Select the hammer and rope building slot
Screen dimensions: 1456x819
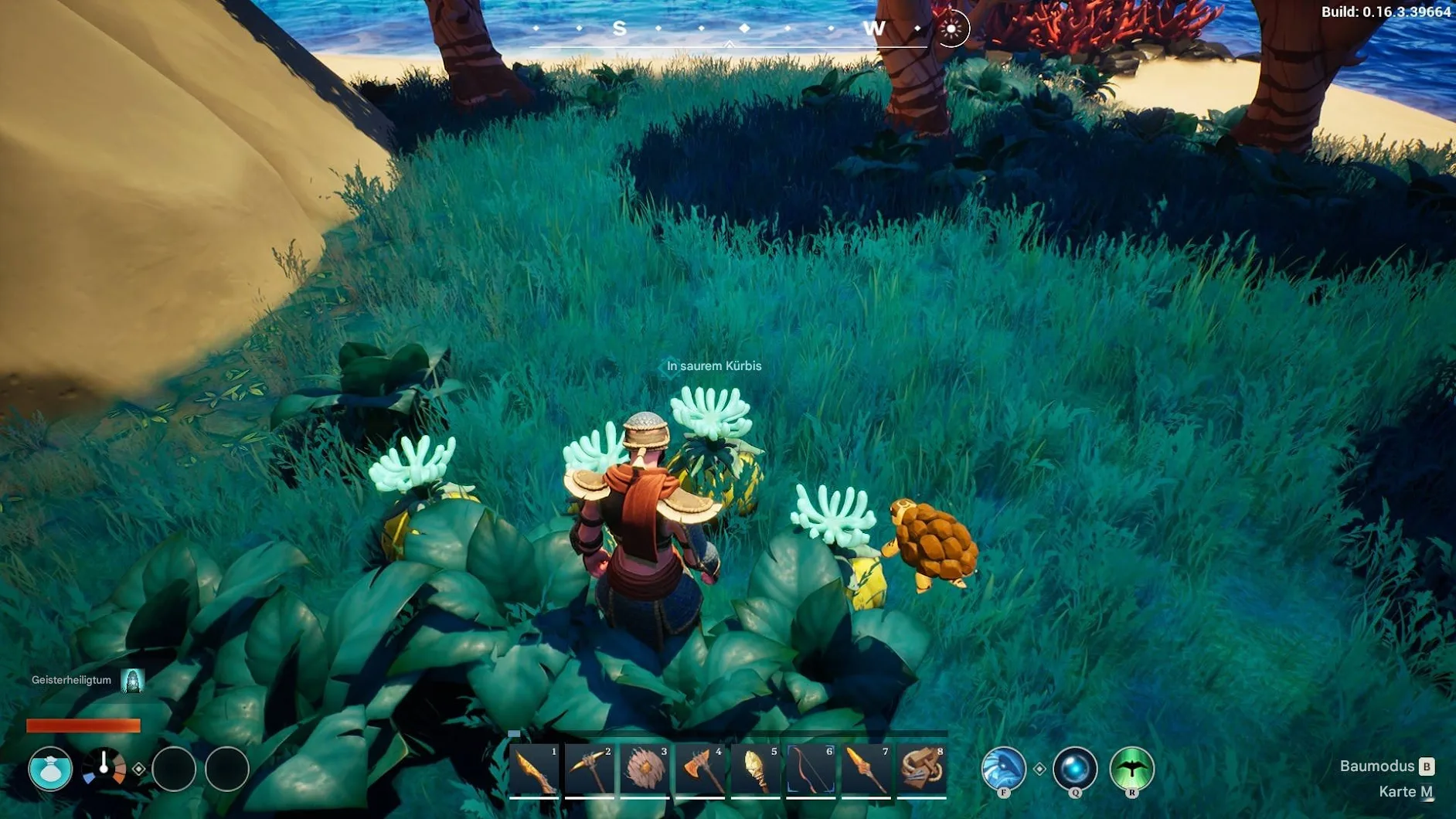[921, 770]
